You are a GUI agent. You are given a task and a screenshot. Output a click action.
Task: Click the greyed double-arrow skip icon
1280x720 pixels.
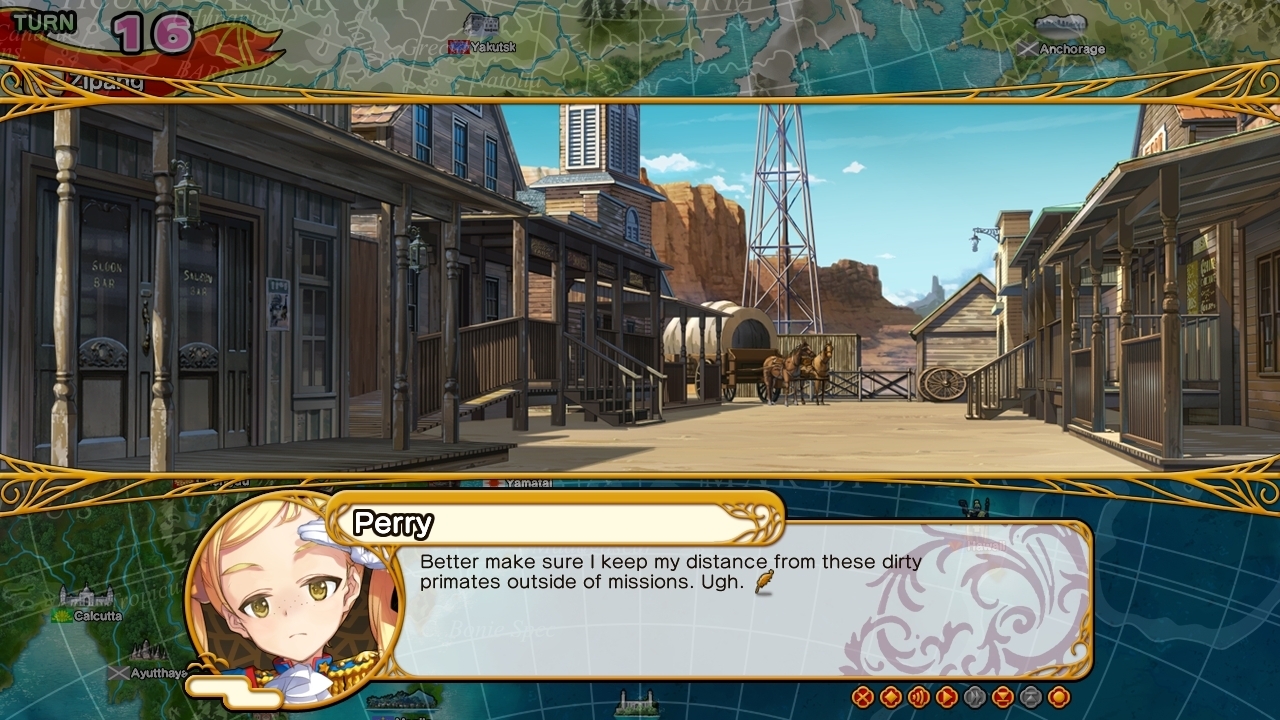click(975, 697)
